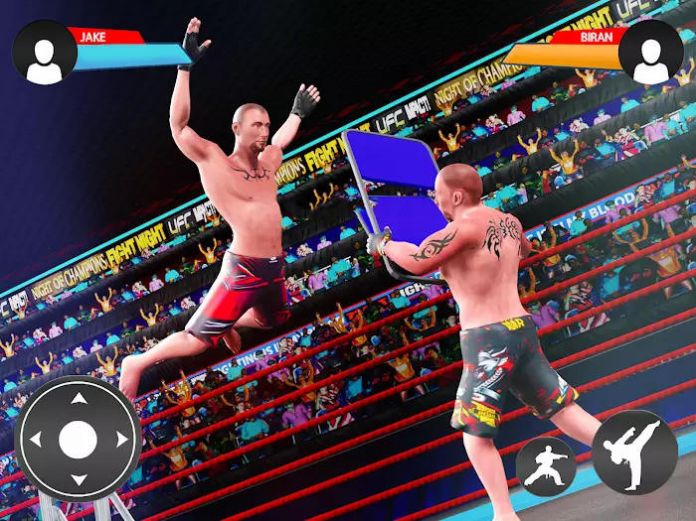This screenshot has height=521, width=696.
Task: Tap the kick attack button
Action: coord(634,452)
